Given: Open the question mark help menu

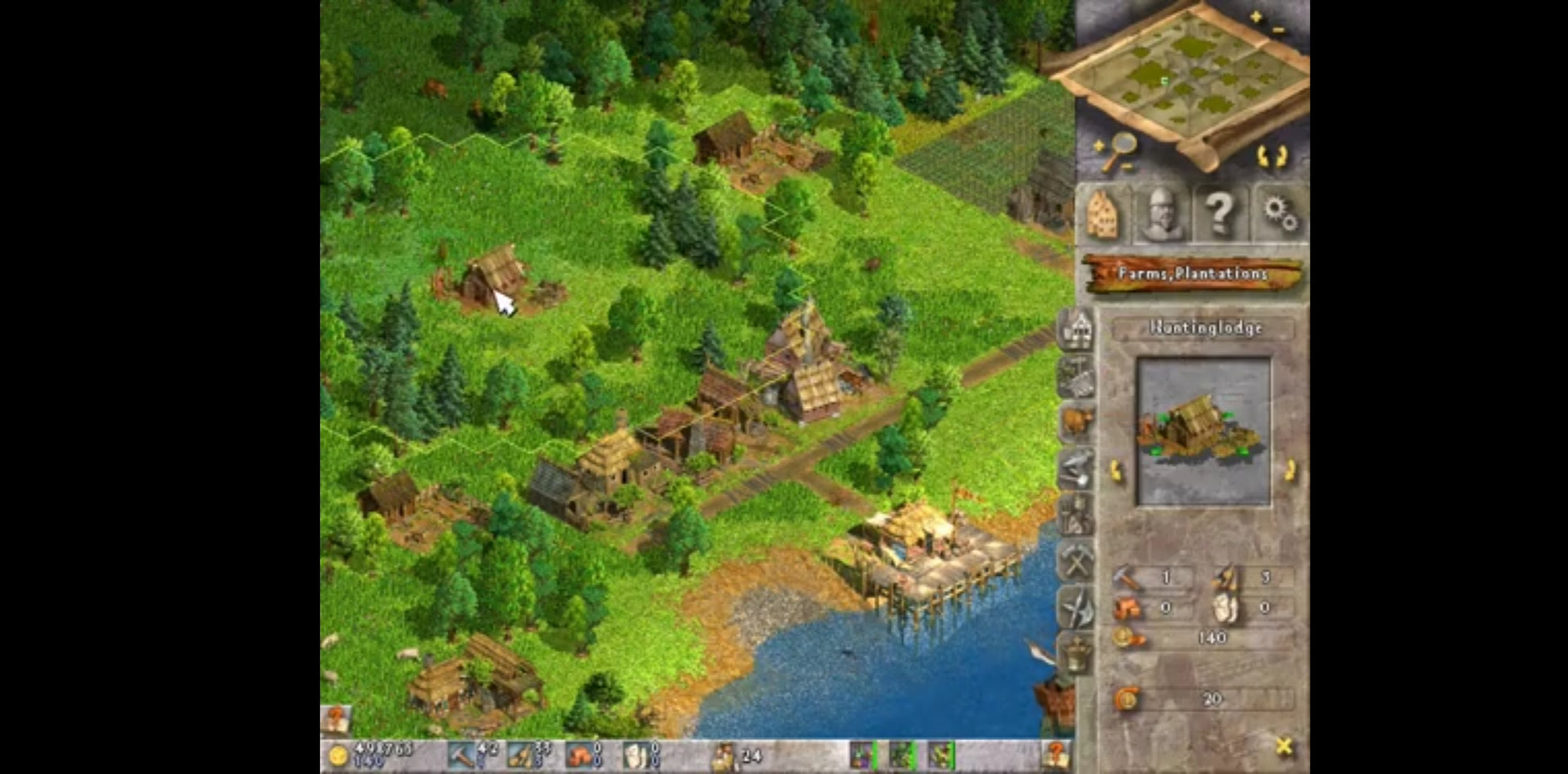Looking at the screenshot, I should pos(1219,214).
